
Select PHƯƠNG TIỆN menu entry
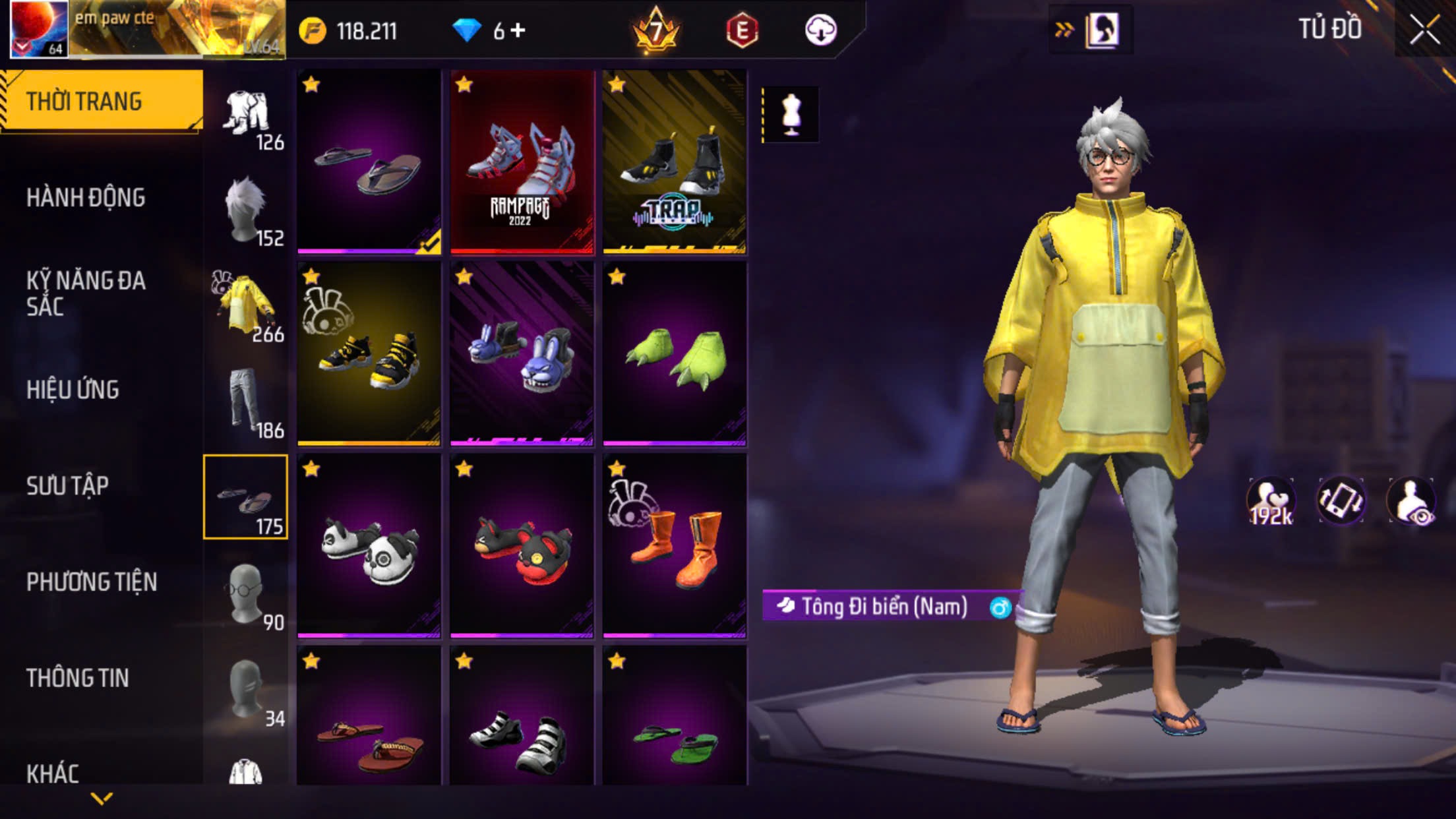point(92,582)
